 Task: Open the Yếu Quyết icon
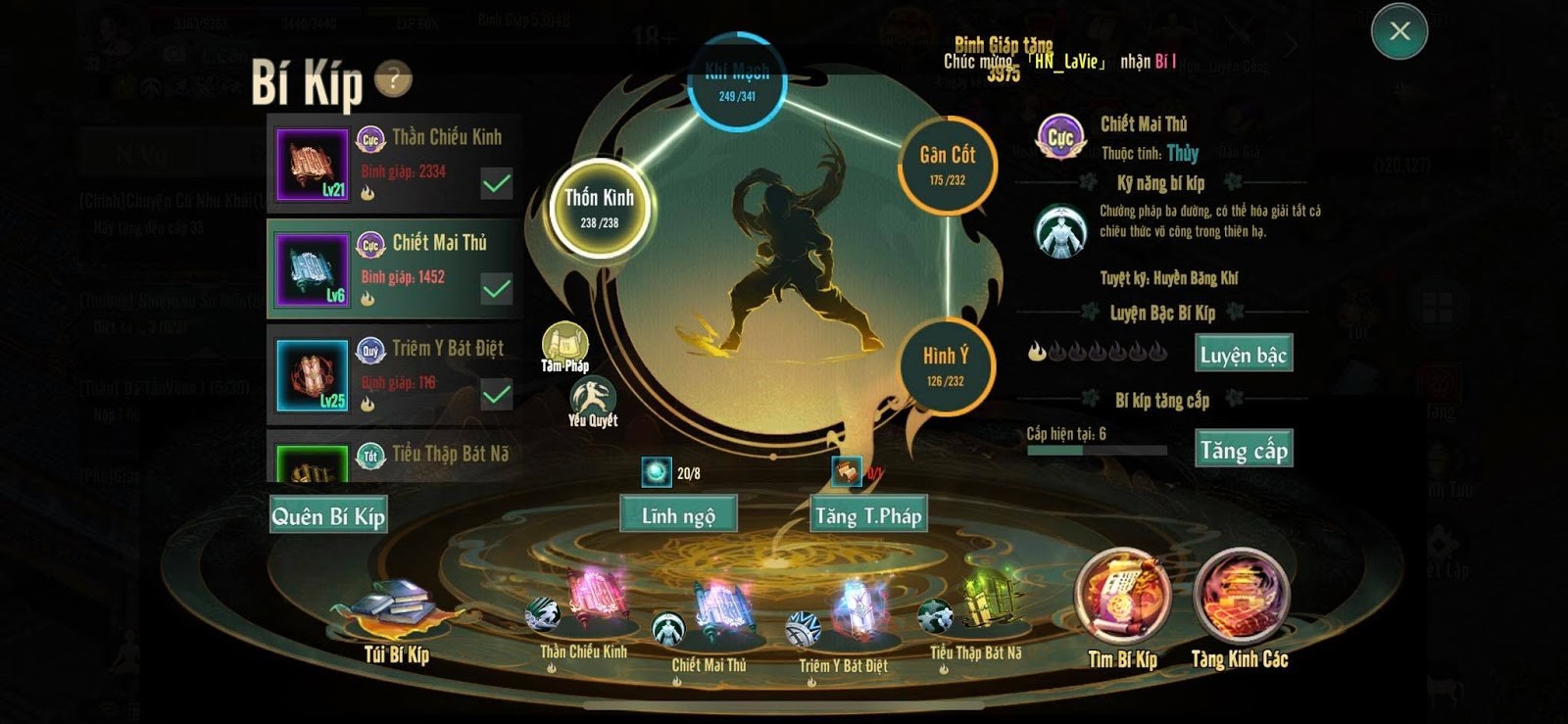[593, 401]
